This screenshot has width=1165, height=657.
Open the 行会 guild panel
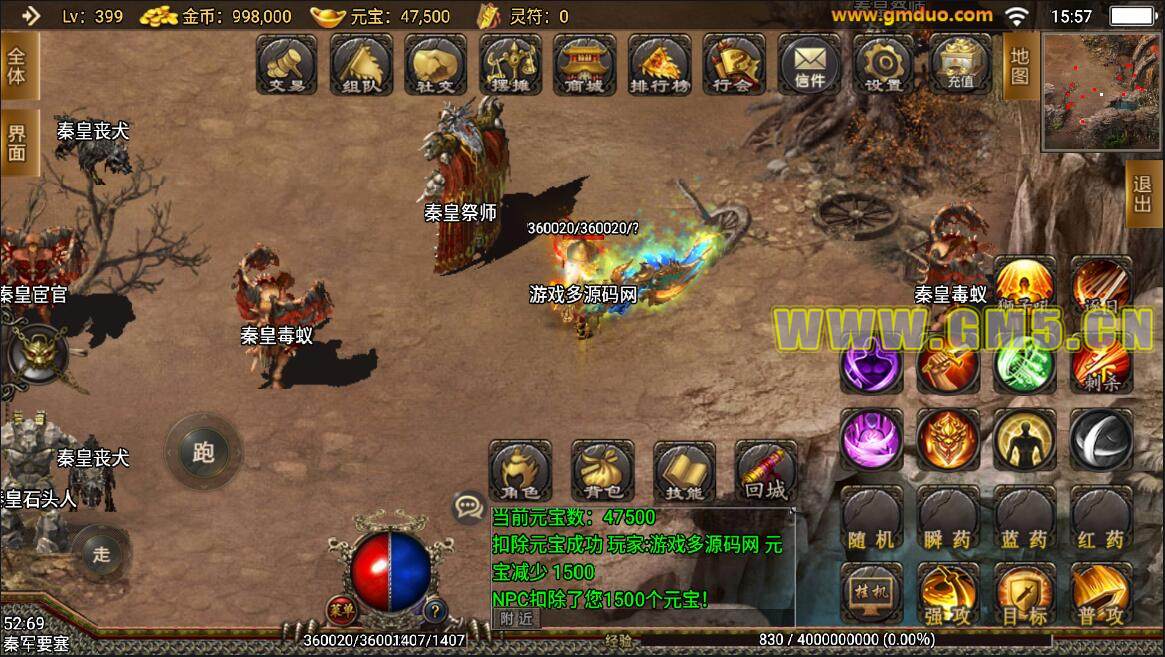[733, 65]
